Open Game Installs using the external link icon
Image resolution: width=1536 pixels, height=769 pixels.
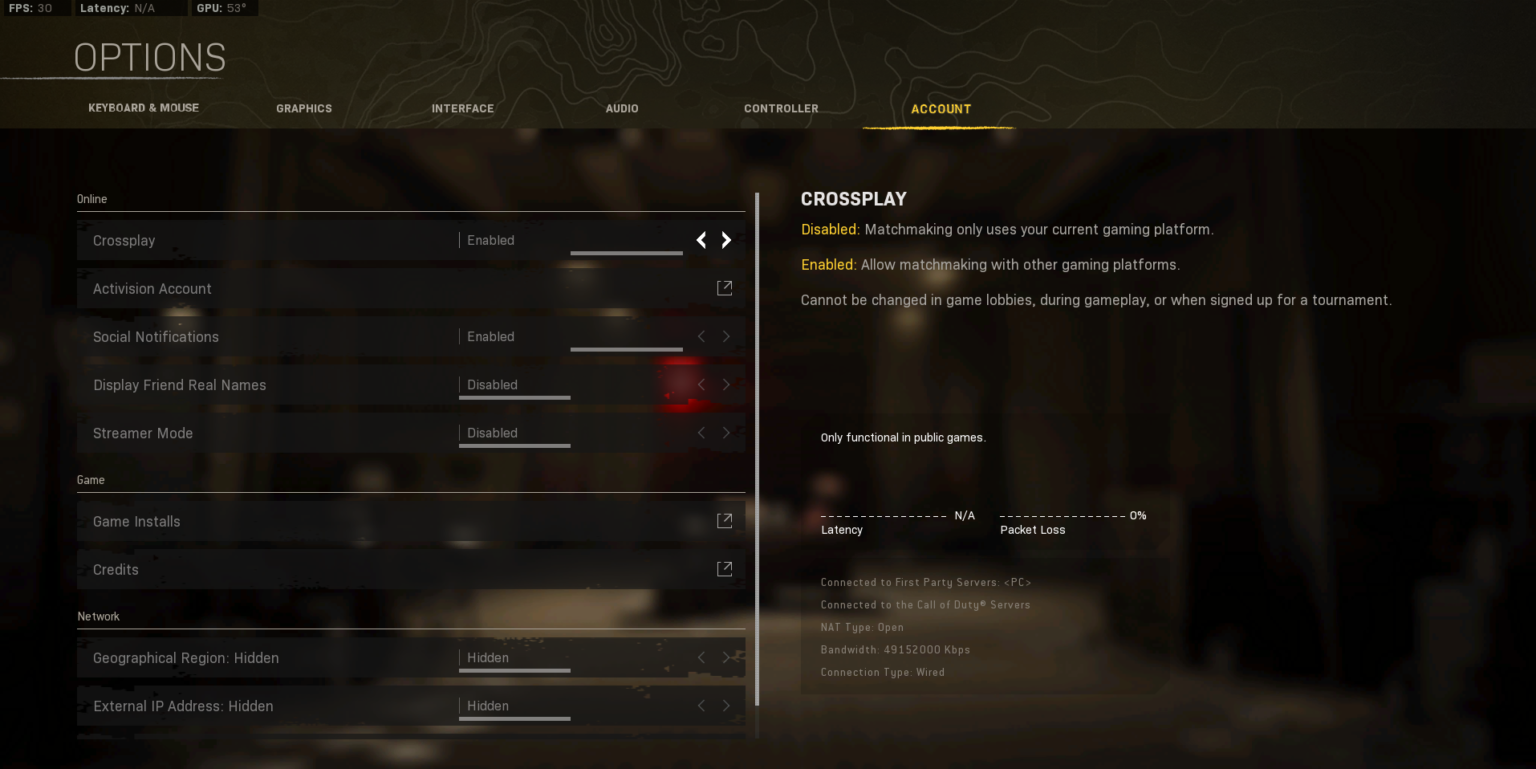pos(725,520)
